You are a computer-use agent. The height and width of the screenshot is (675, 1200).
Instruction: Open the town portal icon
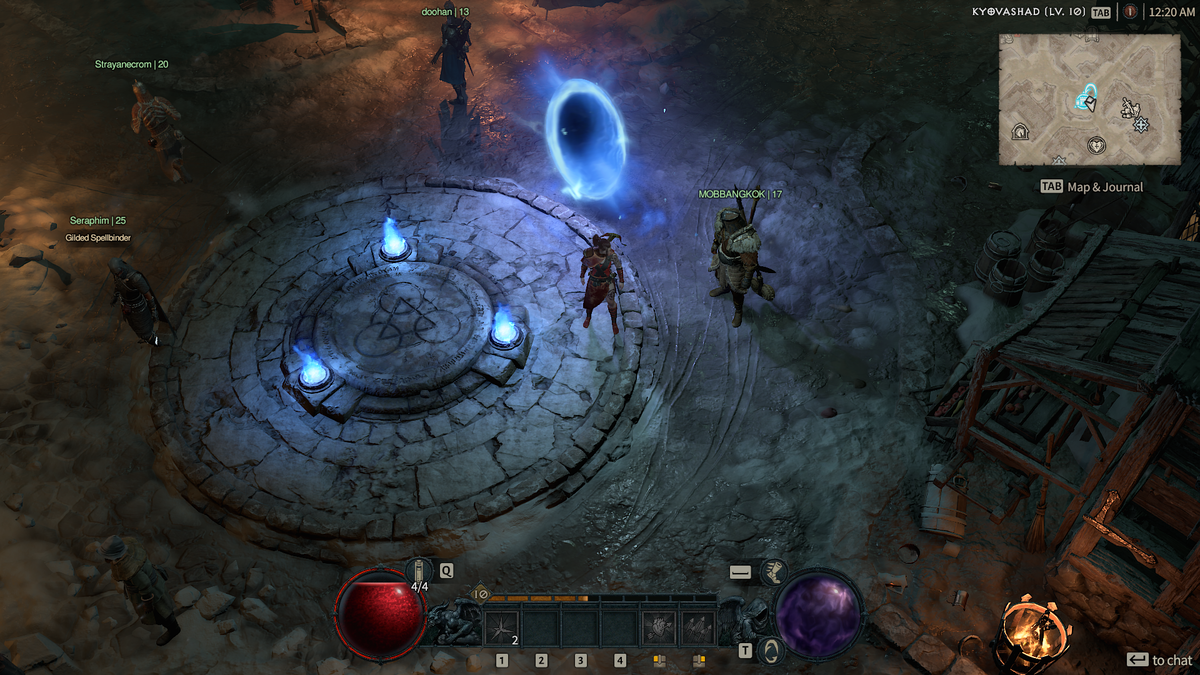(x=769, y=651)
